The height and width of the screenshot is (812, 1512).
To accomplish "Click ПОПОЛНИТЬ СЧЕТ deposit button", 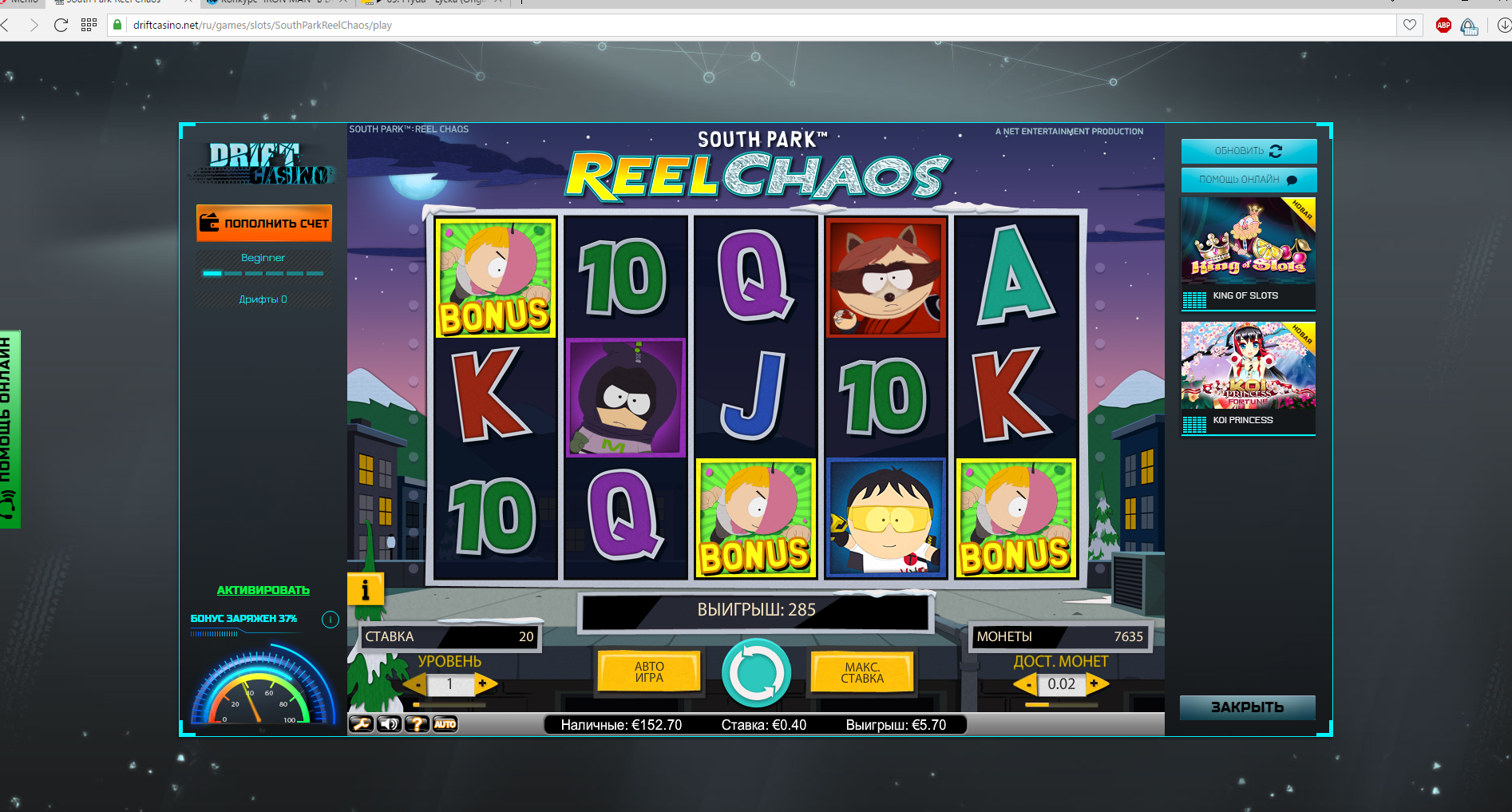I will click(264, 224).
